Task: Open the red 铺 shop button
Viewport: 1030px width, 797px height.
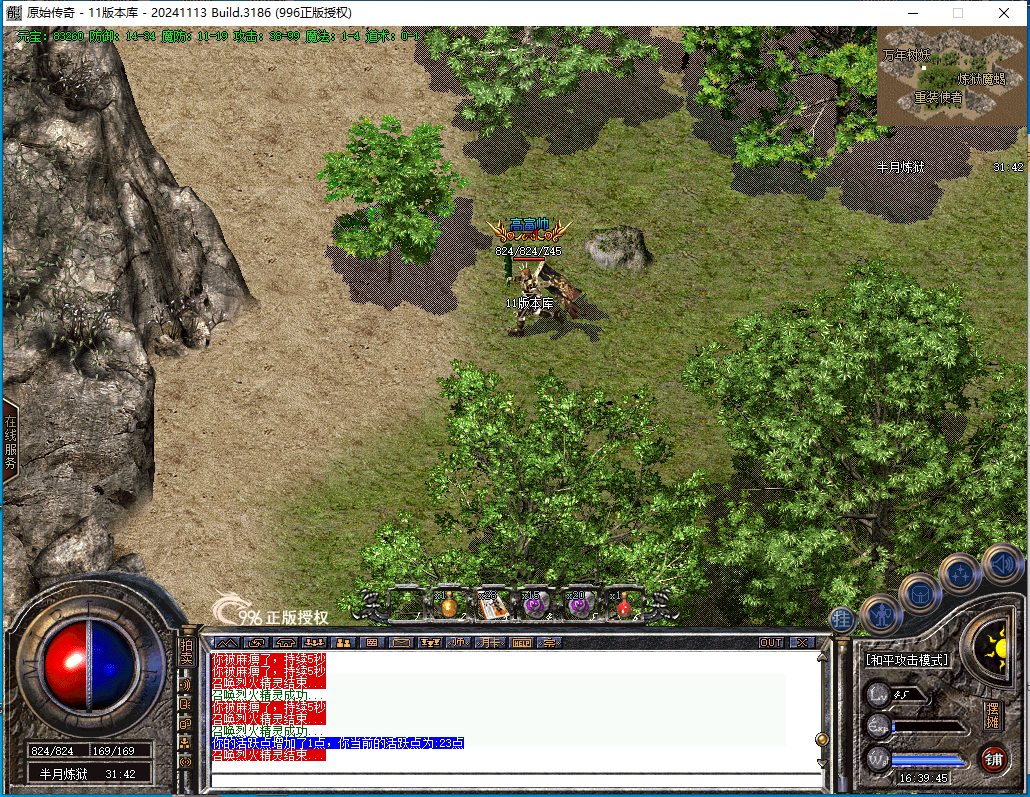Action: 993,759
